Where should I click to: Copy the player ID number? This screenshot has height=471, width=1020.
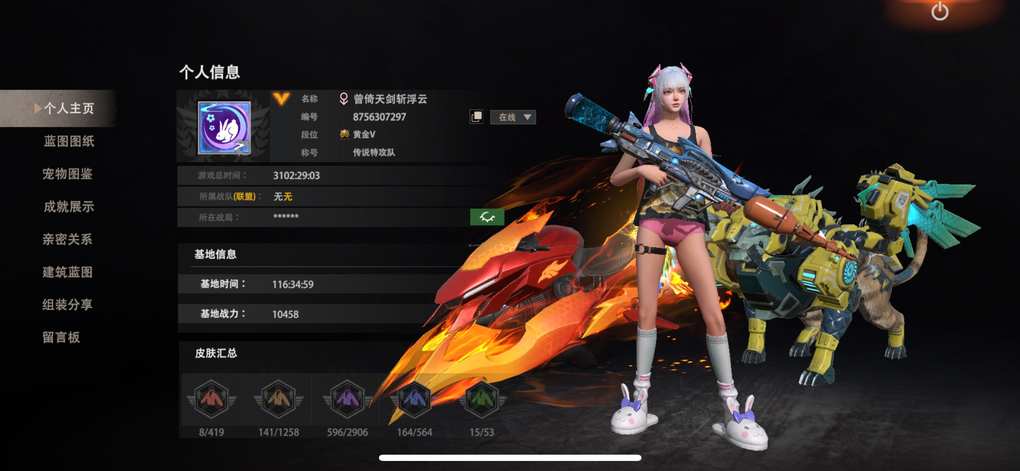click(476, 117)
